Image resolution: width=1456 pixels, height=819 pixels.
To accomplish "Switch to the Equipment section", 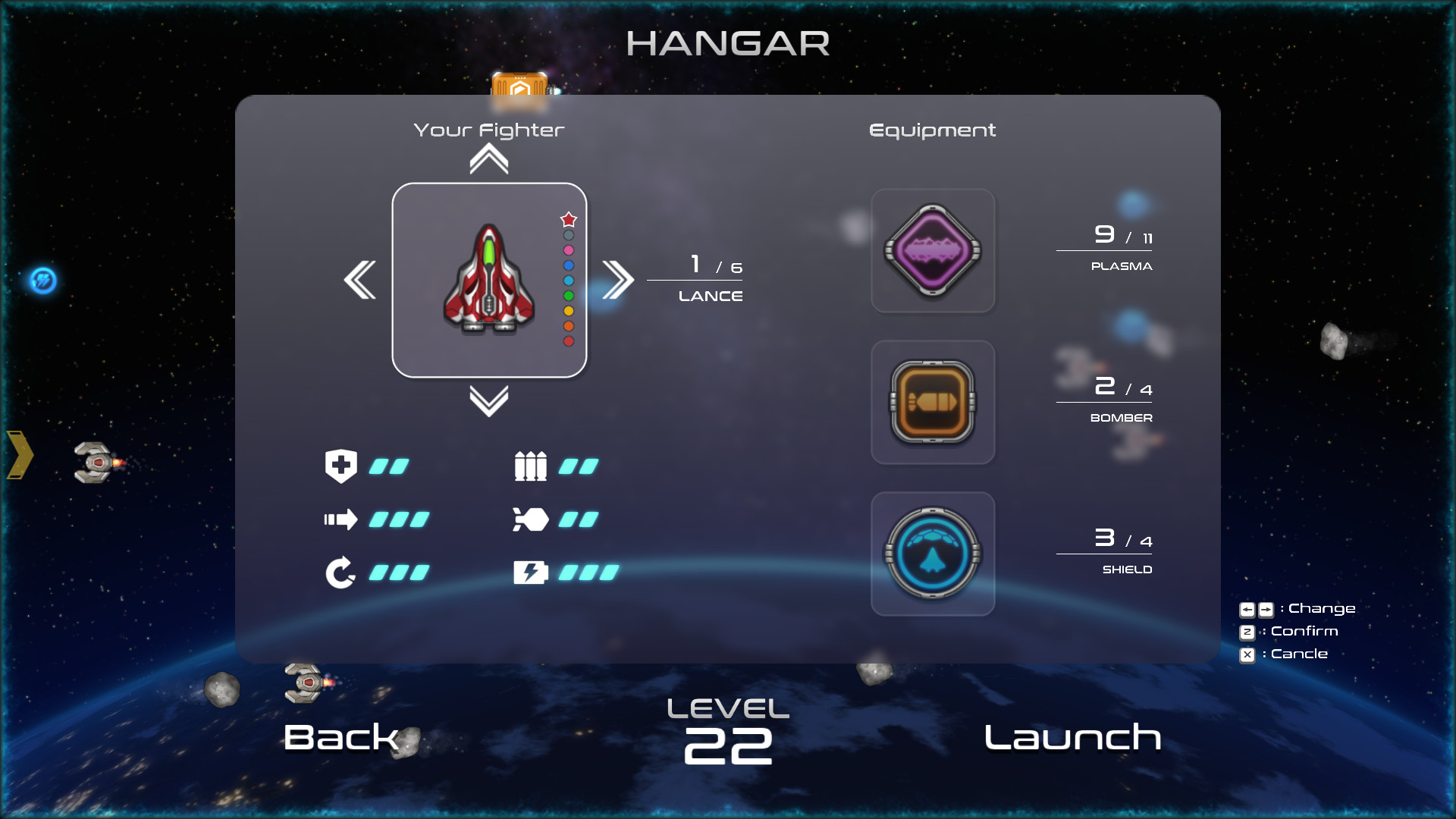I will pos(933,130).
